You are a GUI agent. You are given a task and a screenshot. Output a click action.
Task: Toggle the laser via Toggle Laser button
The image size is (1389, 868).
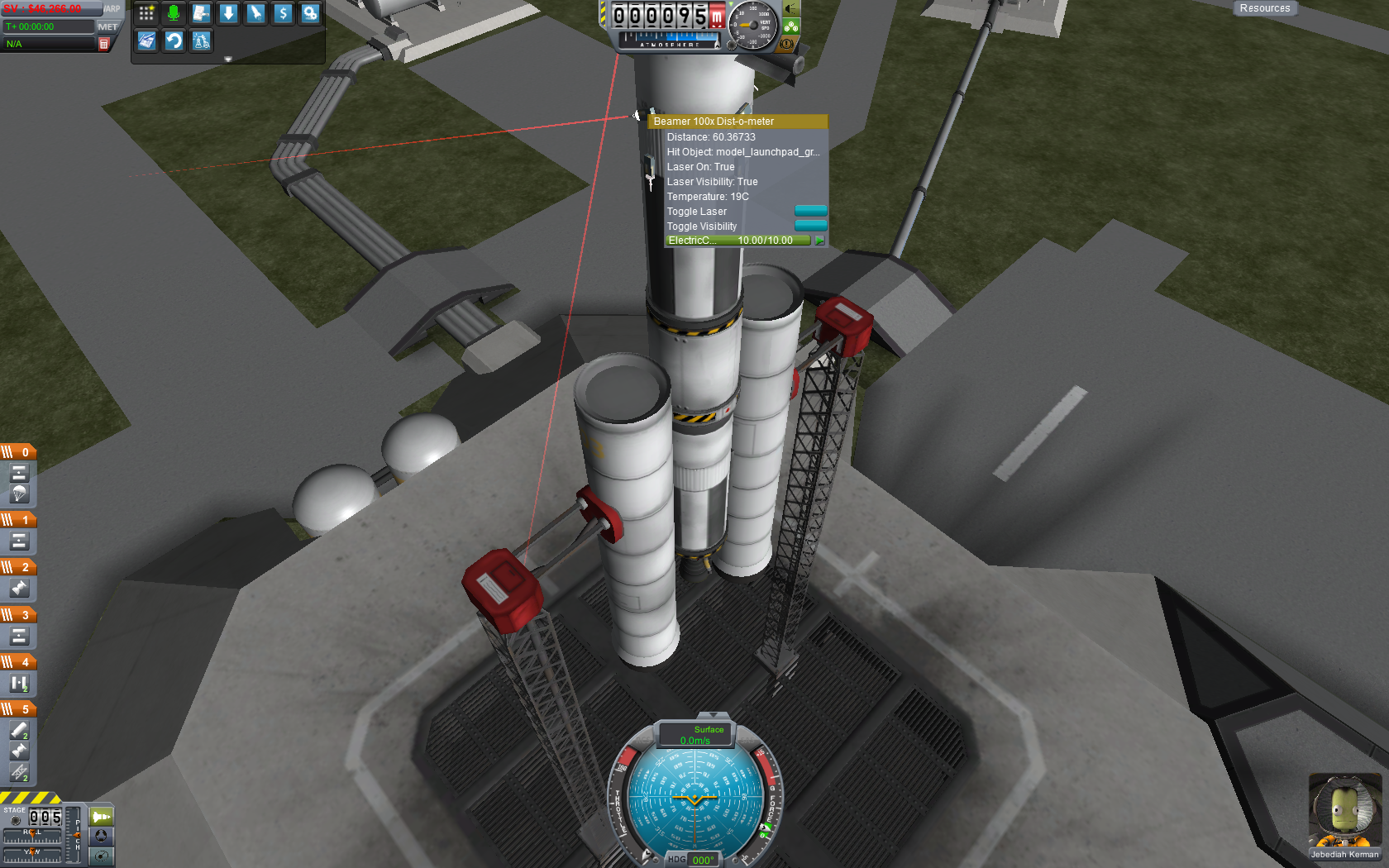click(810, 211)
